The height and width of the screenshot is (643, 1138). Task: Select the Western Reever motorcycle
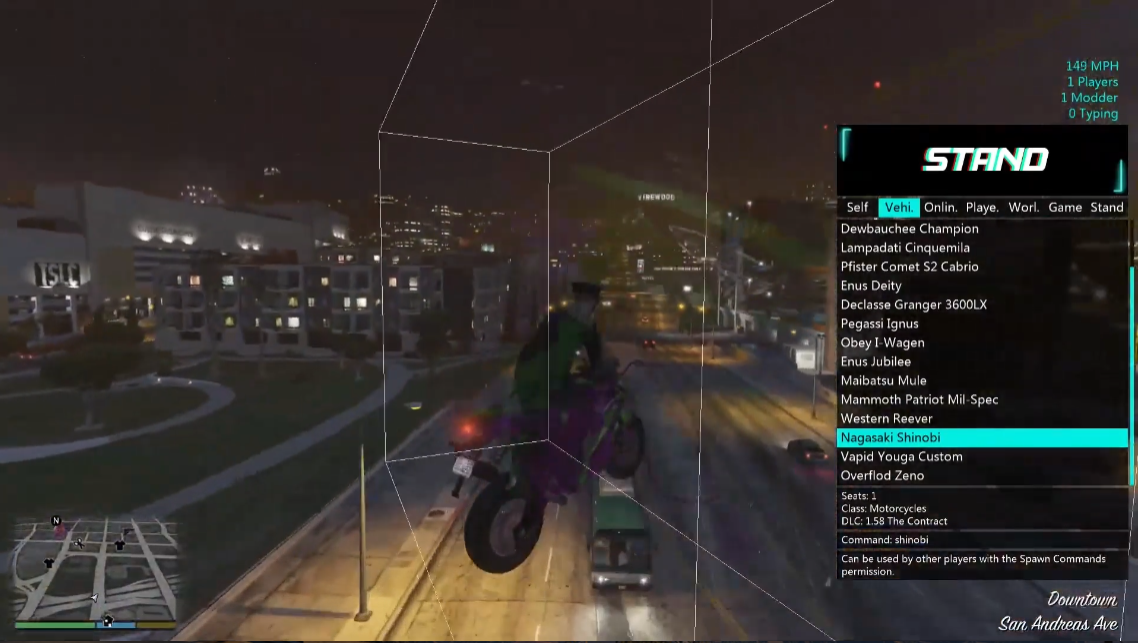(x=886, y=419)
